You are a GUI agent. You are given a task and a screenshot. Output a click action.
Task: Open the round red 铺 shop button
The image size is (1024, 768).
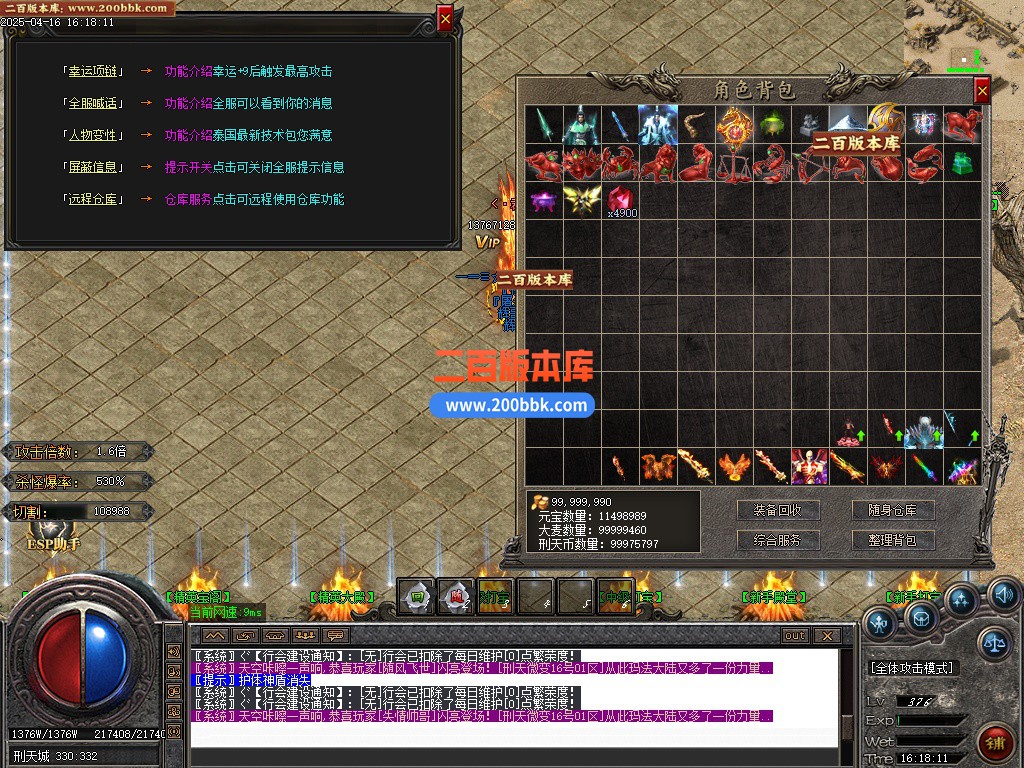click(995, 741)
